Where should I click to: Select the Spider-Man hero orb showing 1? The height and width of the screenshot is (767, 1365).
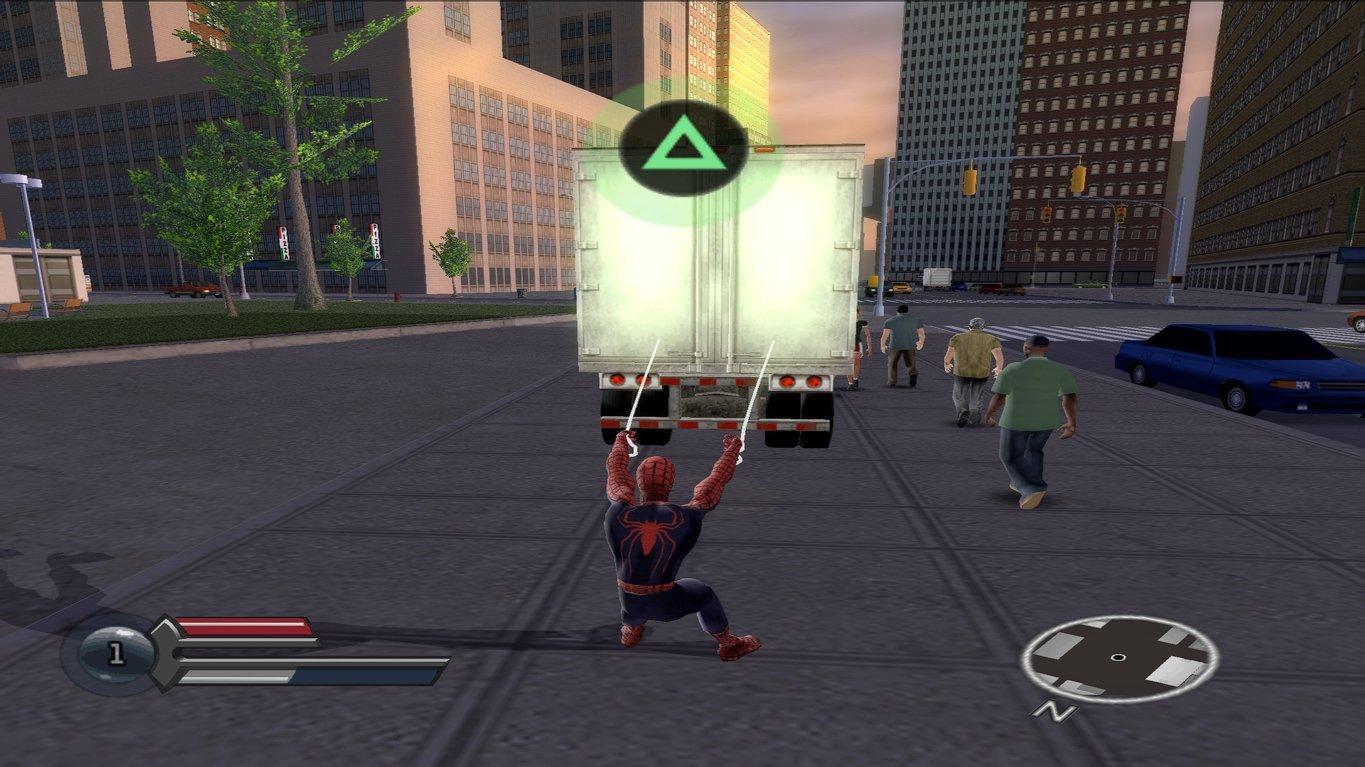tap(113, 652)
